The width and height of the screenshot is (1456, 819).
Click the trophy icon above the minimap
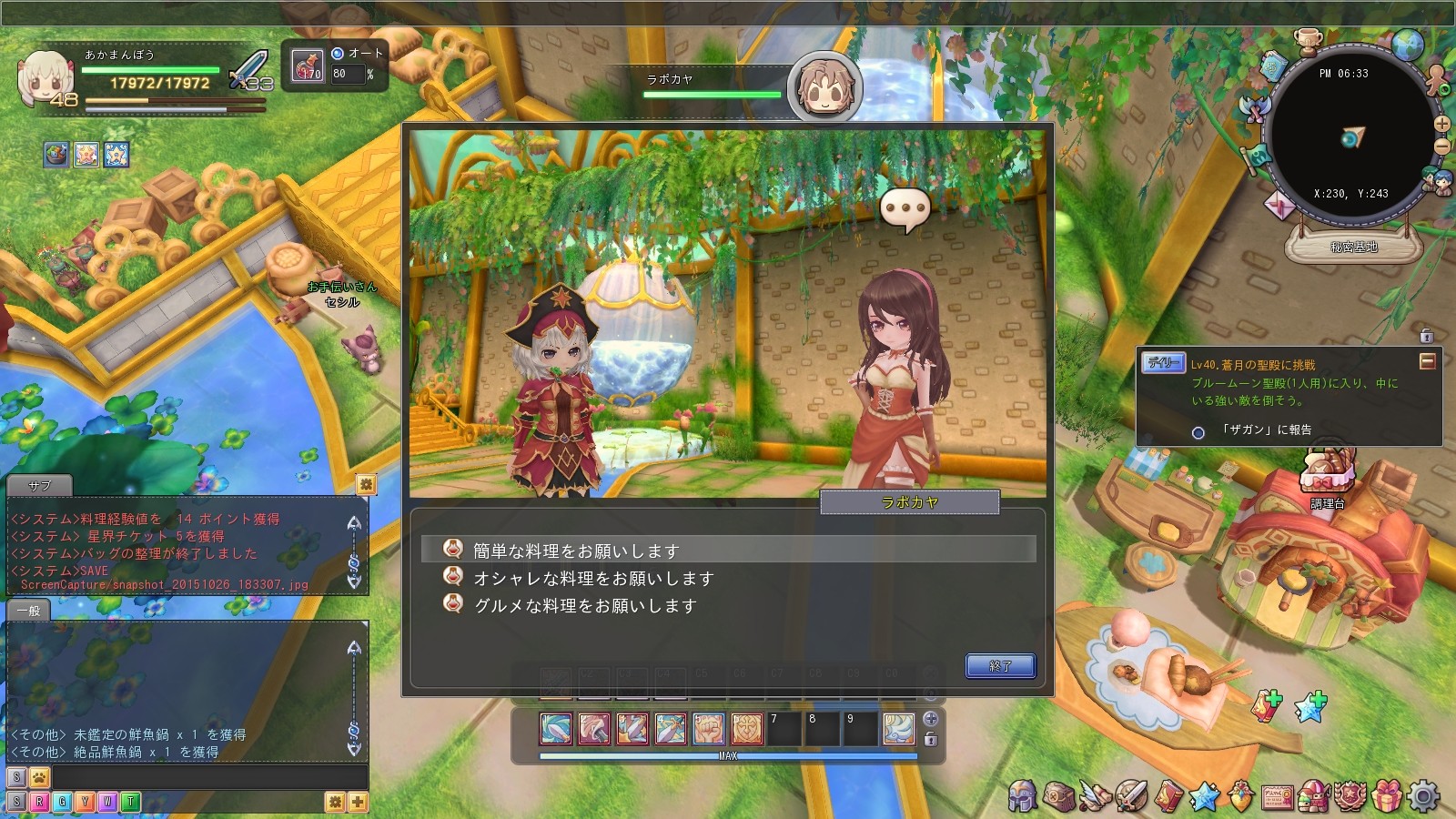1308,40
